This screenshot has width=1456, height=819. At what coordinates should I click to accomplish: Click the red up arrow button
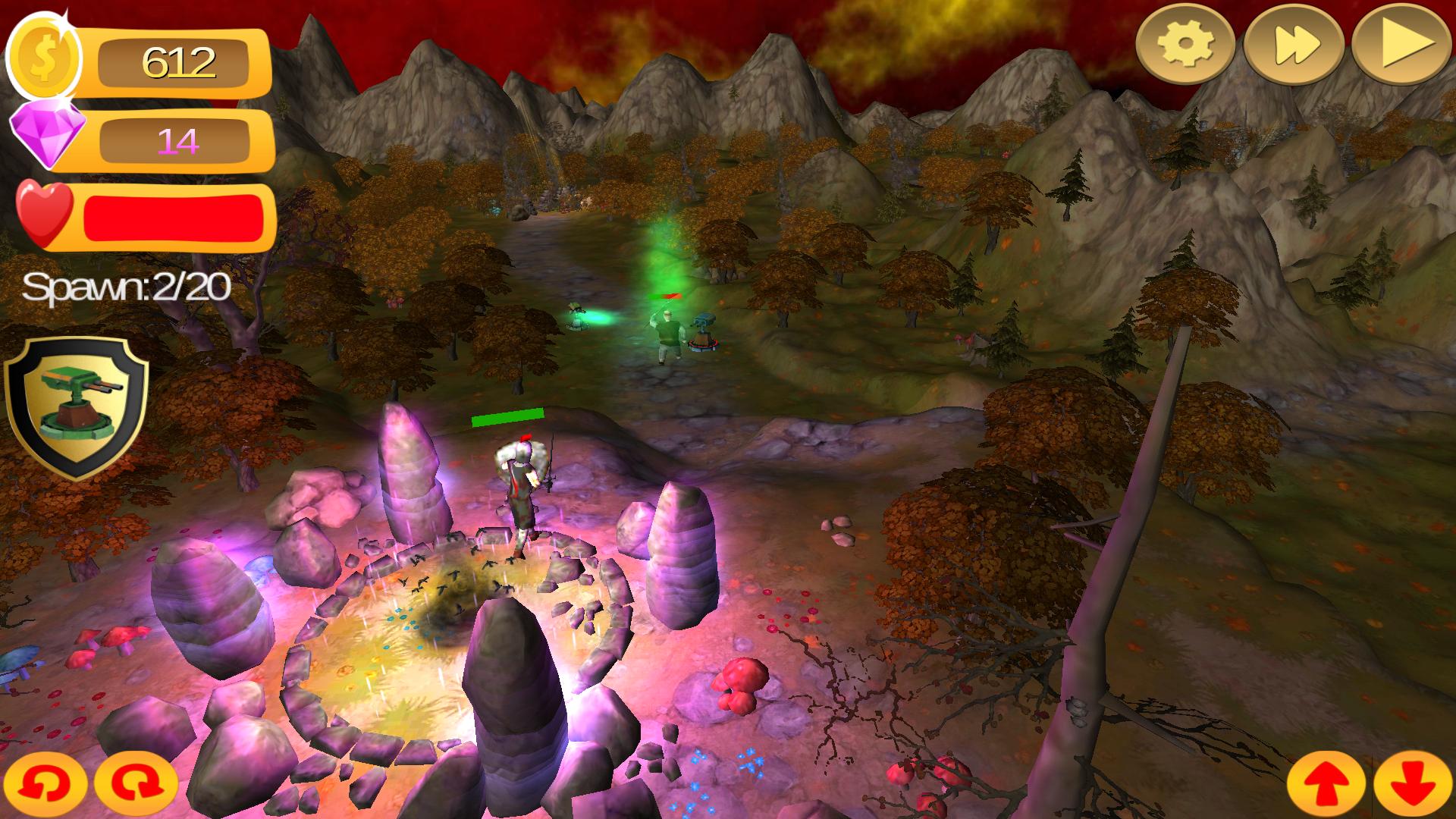1326,784
